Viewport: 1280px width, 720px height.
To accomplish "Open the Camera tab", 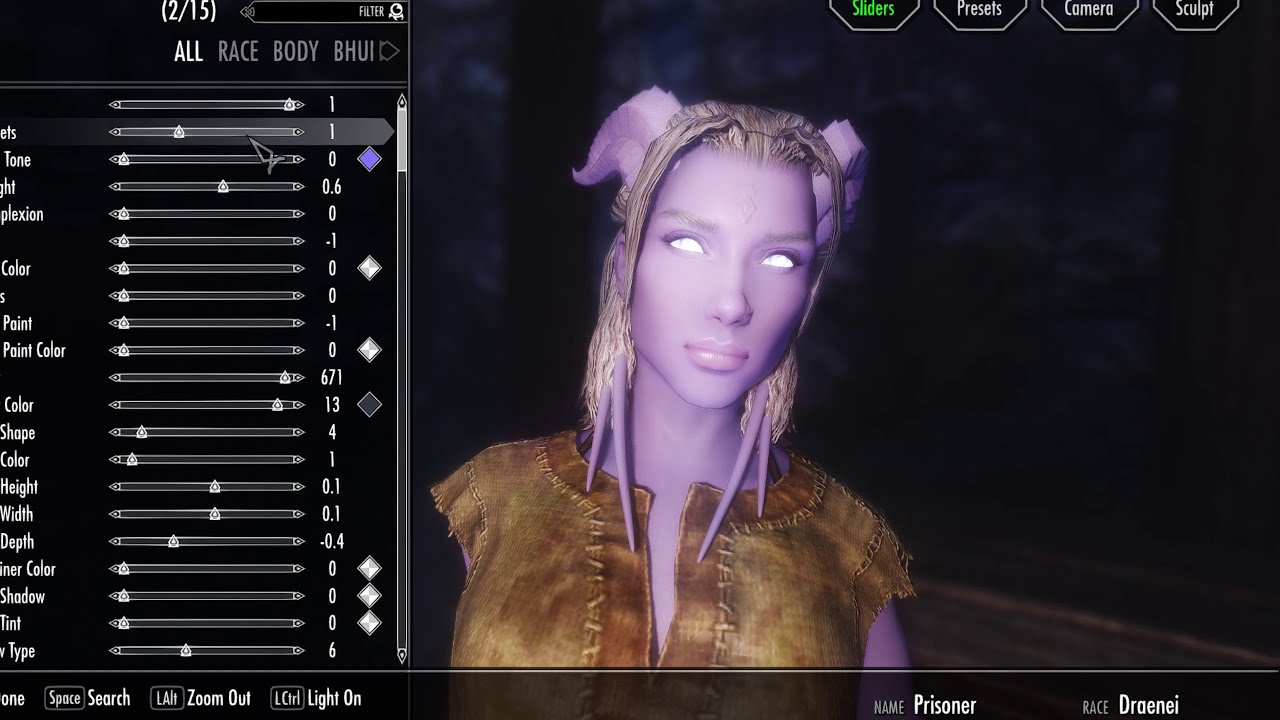I will coord(1088,10).
